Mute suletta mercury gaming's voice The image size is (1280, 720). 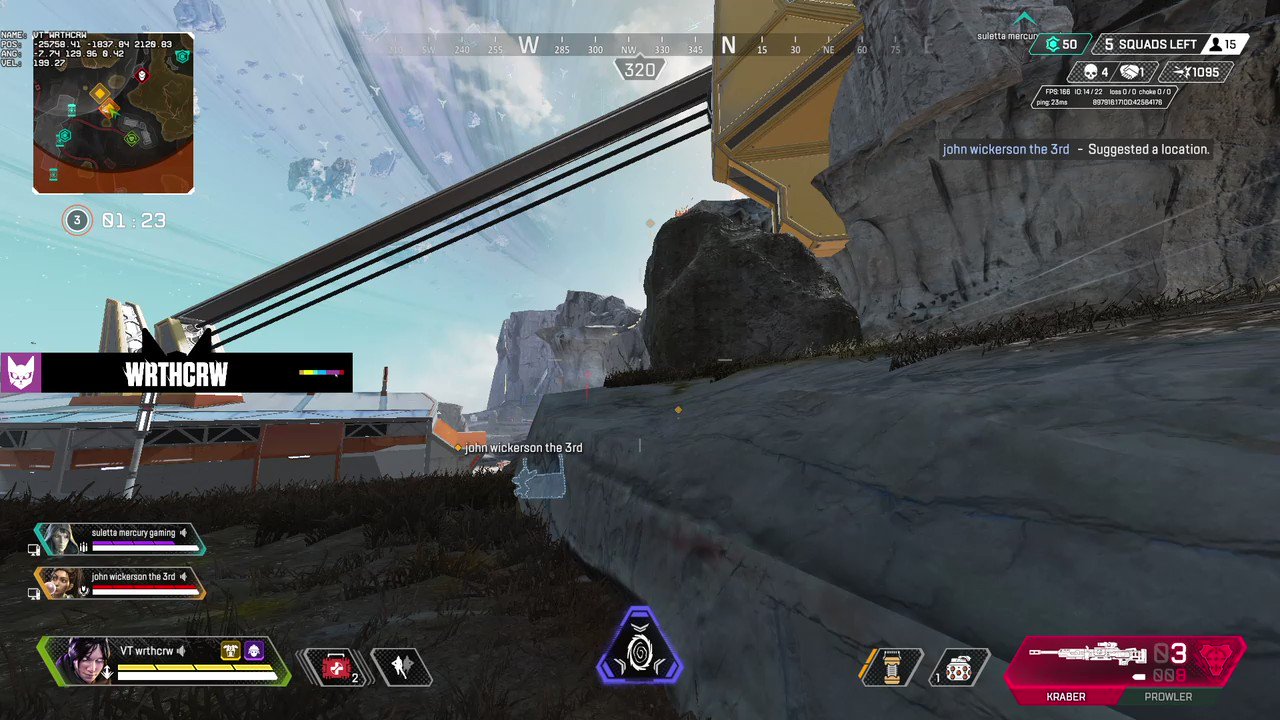[x=184, y=532]
